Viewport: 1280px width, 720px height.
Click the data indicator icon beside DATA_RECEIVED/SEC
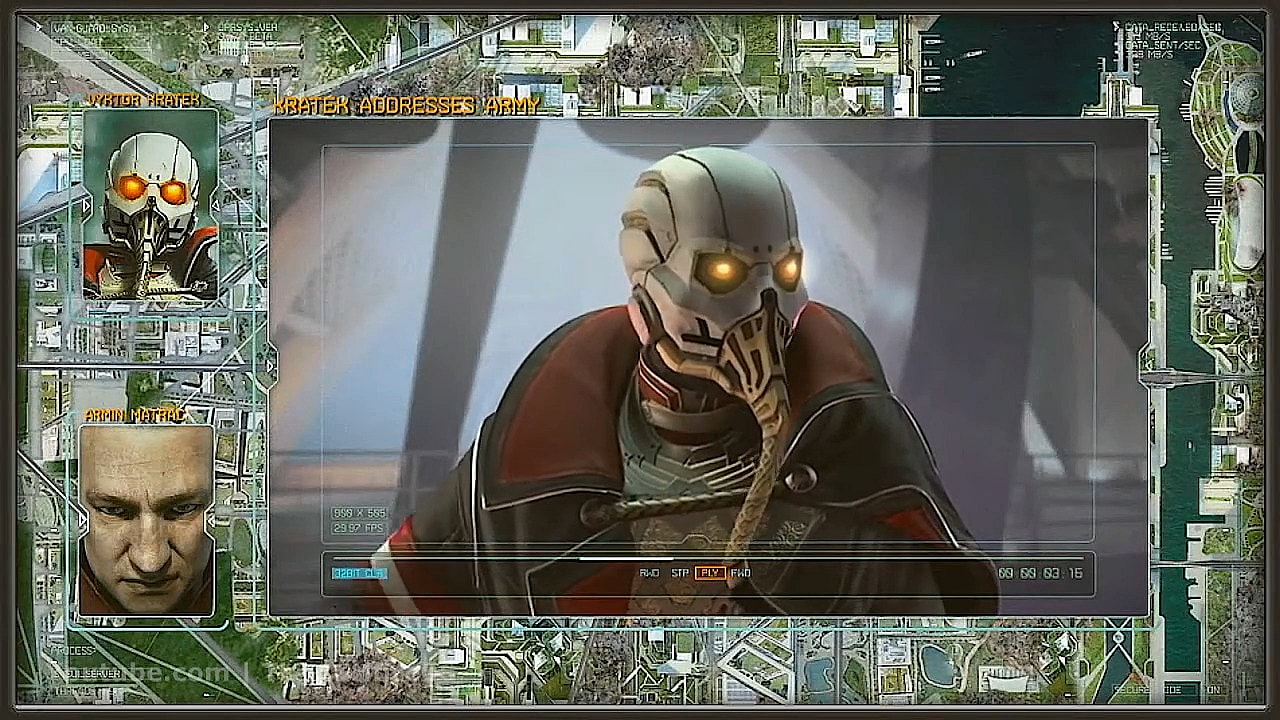tap(1116, 25)
